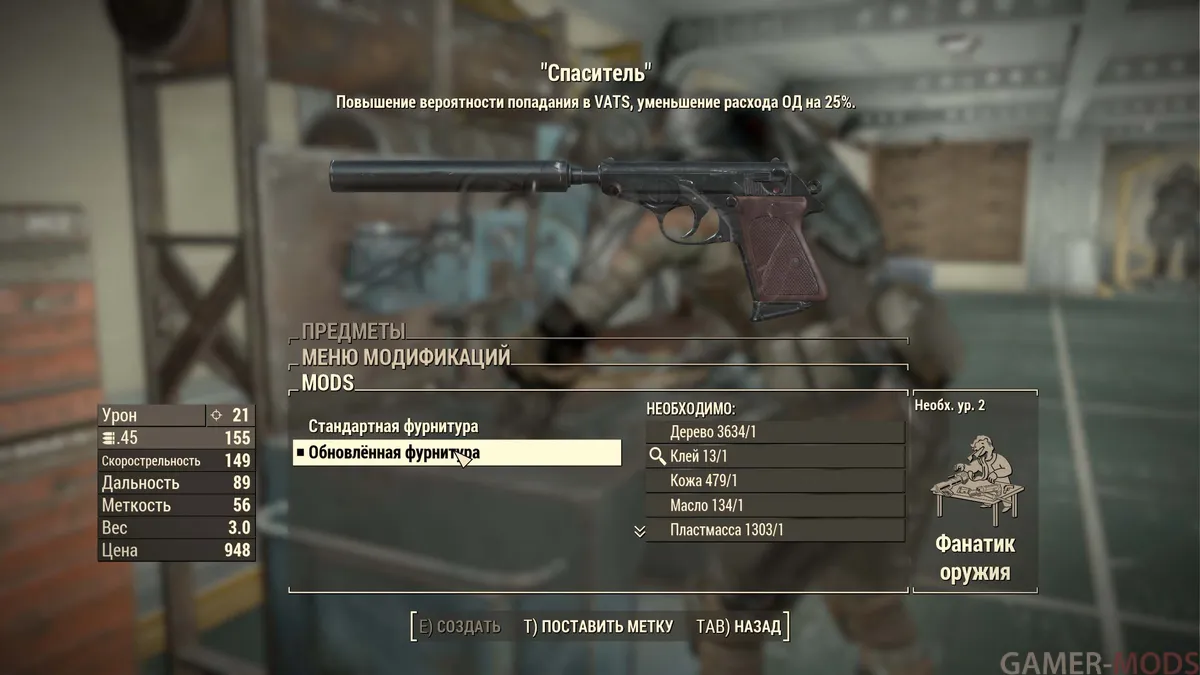Click the Создать craft button
Screen dimensions: 1200x675
click(x=459, y=627)
